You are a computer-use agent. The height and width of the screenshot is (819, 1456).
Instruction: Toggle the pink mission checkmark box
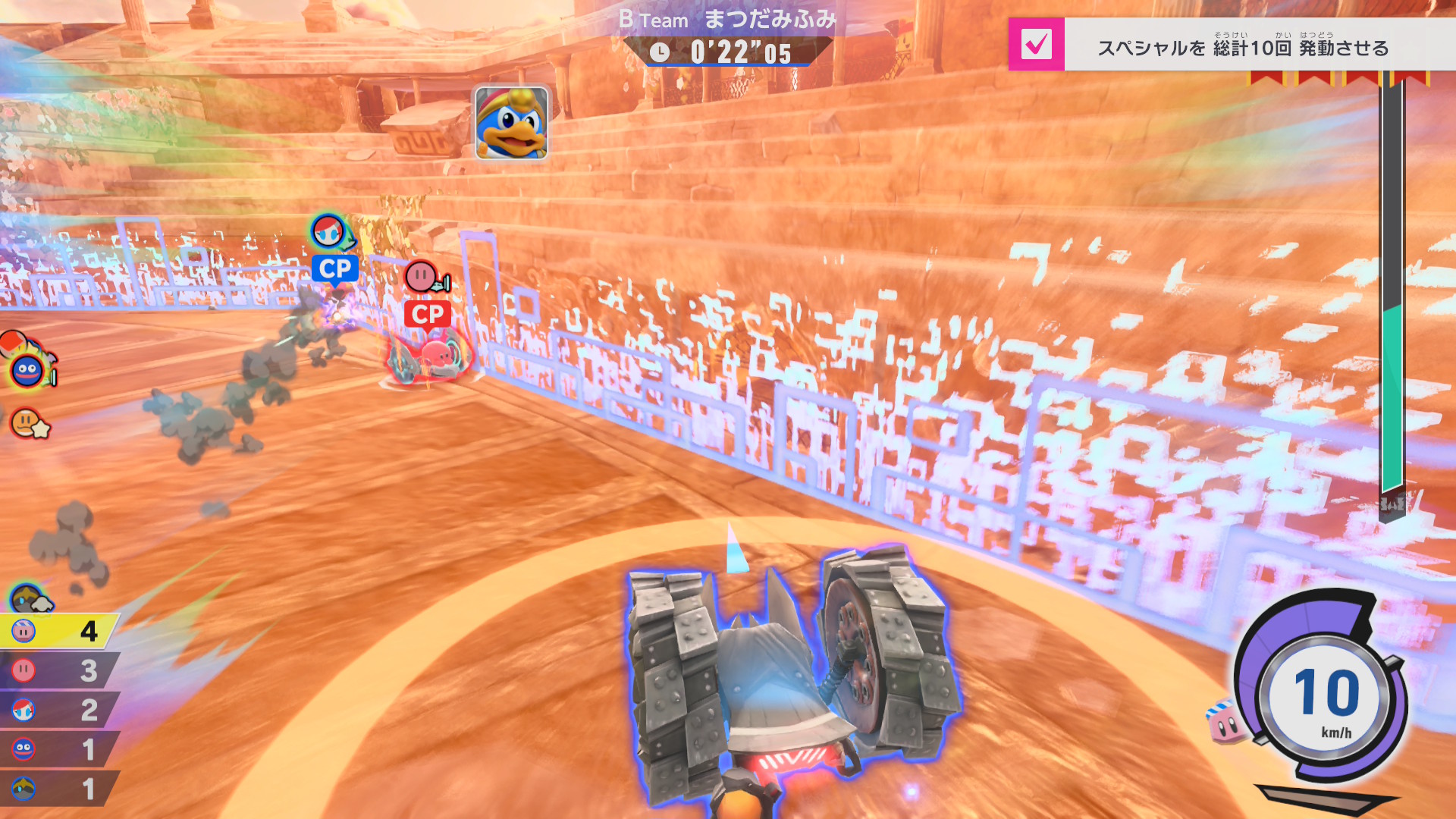click(1036, 44)
